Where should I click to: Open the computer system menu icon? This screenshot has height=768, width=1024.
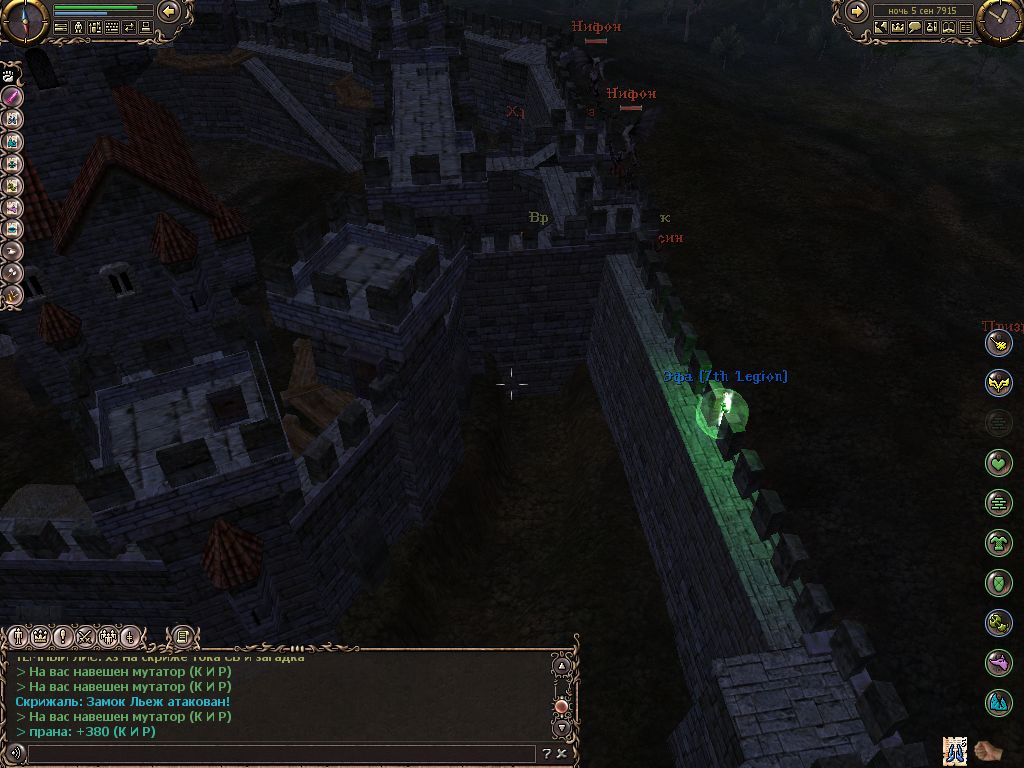(146, 28)
